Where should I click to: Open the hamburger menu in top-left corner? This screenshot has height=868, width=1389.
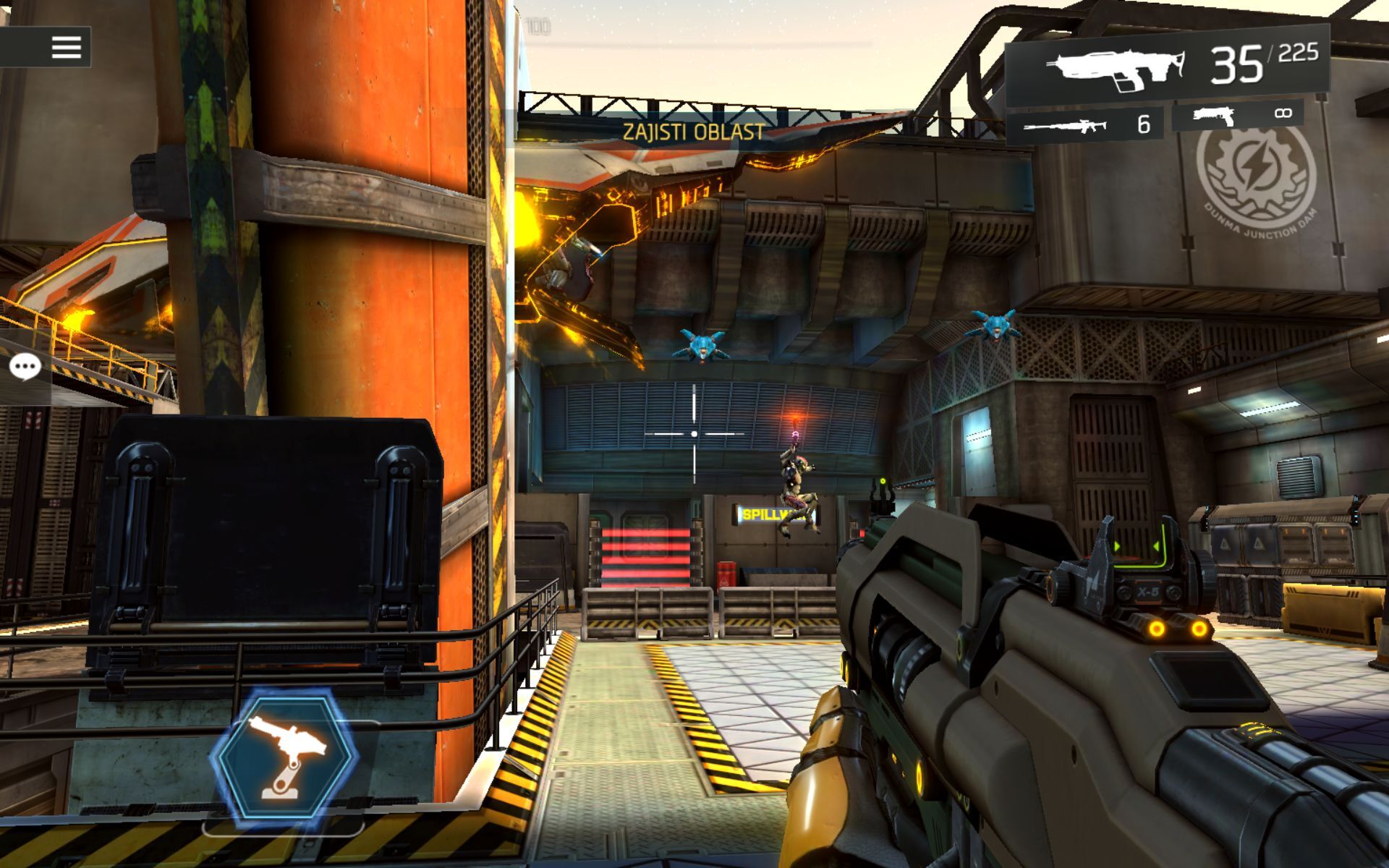[67, 48]
